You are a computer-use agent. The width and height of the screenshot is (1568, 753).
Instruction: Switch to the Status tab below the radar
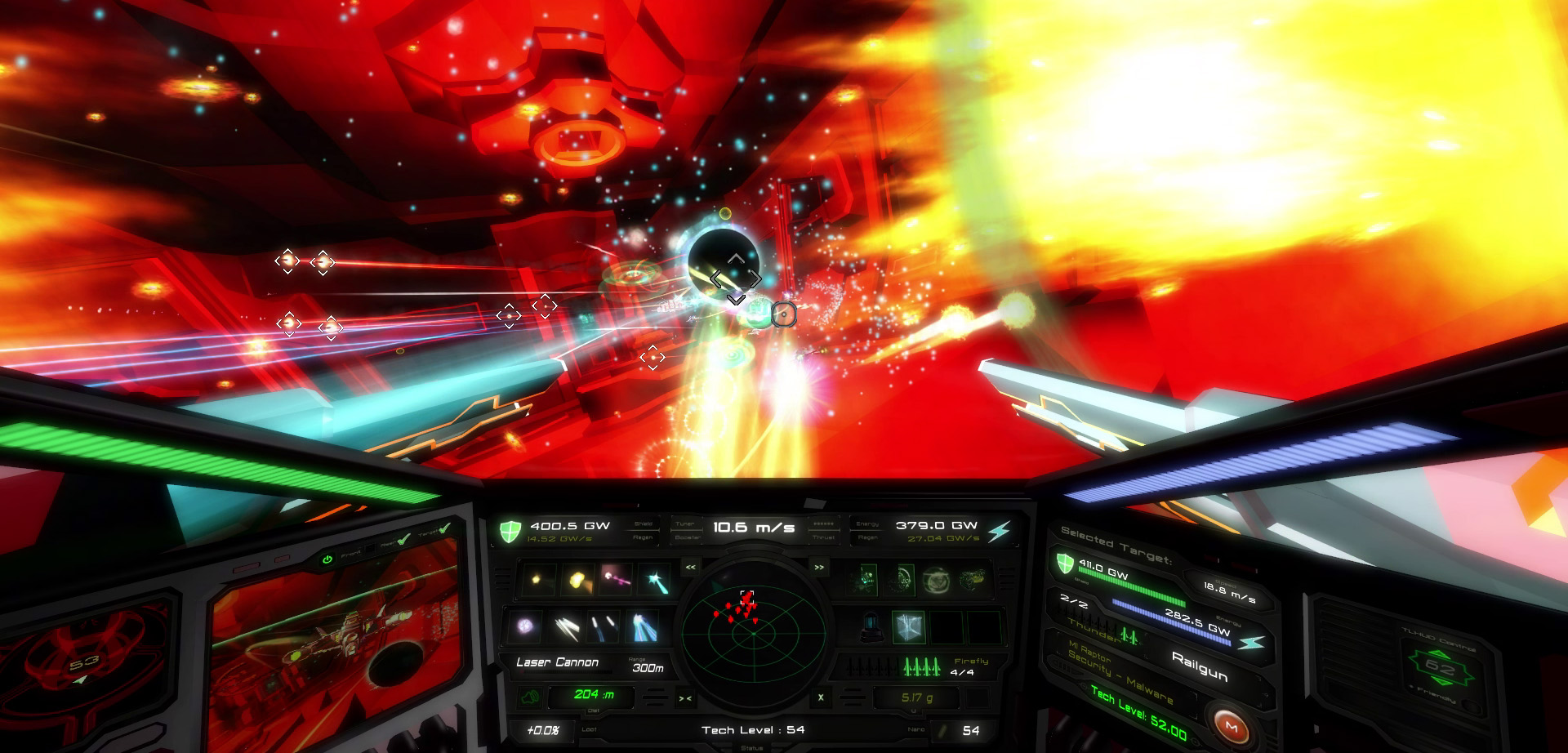[x=753, y=747]
